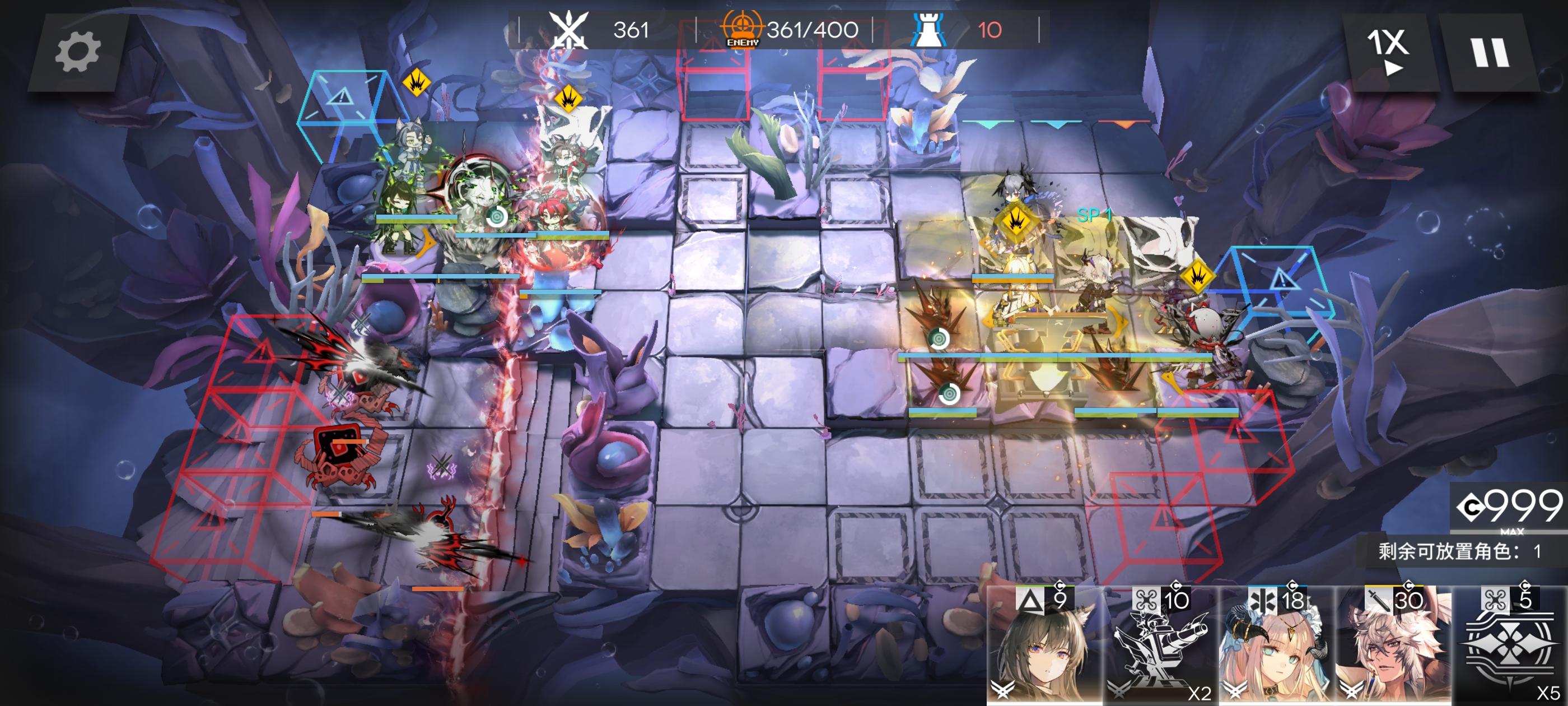Open the settings gear menu
The height and width of the screenshot is (706, 1568).
(x=78, y=51)
